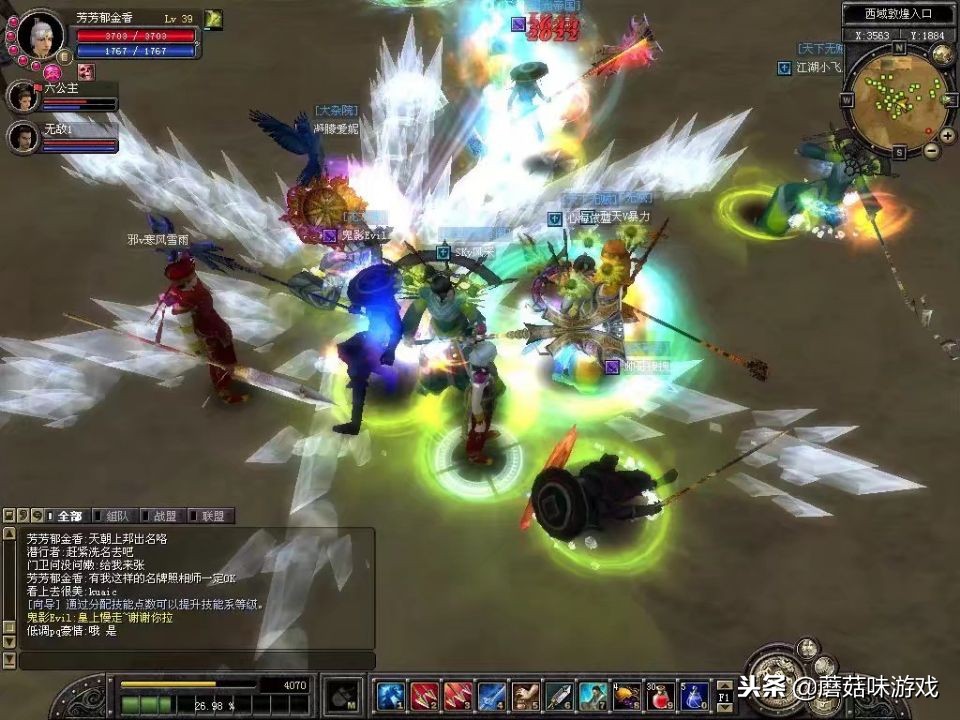Zoom in the minimap with the plus button

946,135
